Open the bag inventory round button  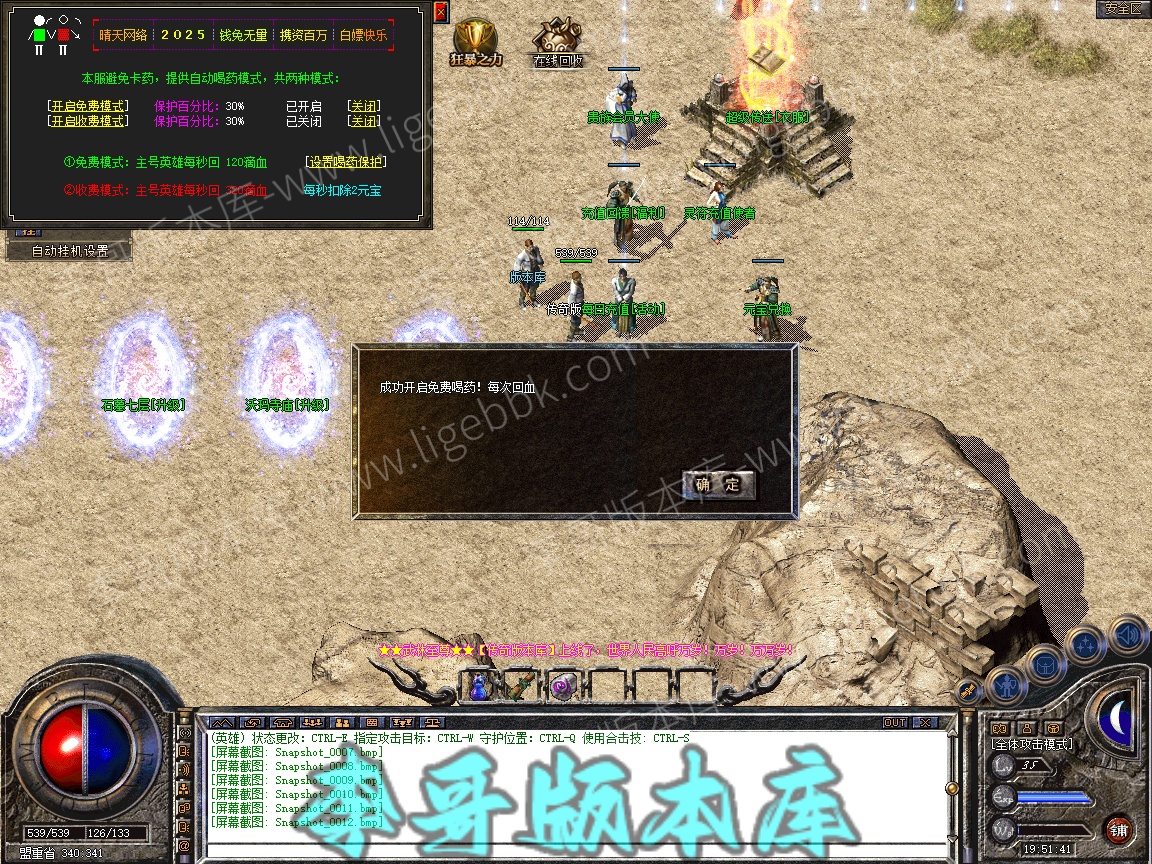(1046, 663)
